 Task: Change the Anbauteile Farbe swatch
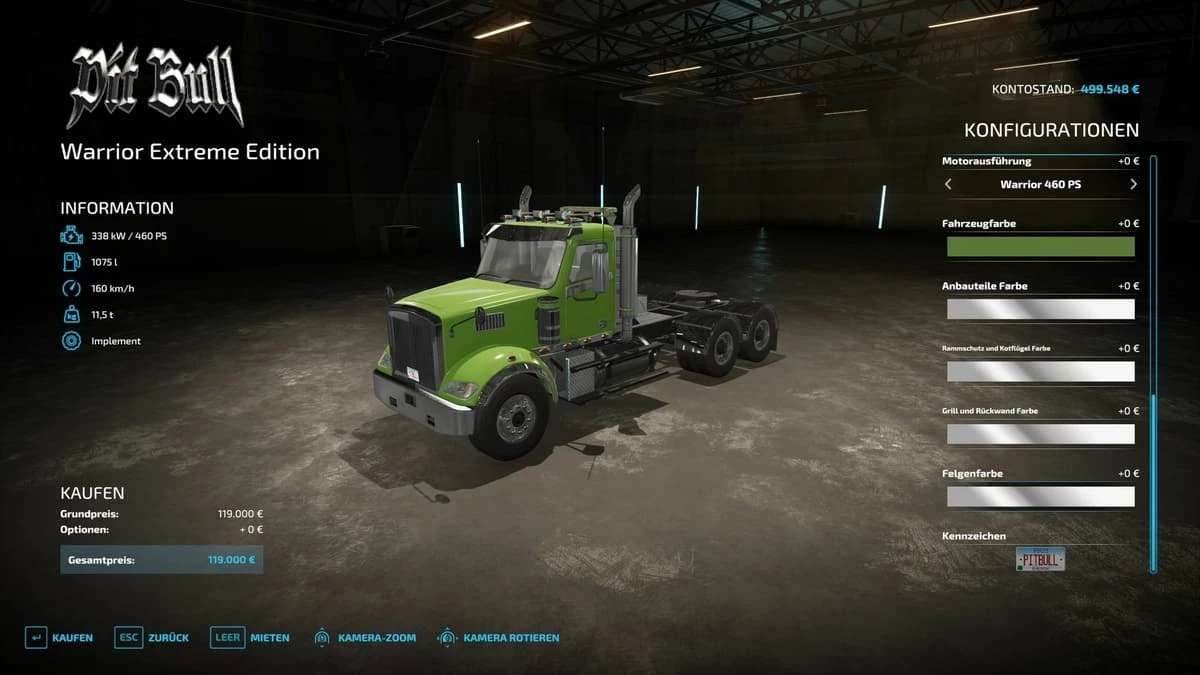point(1040,309)
